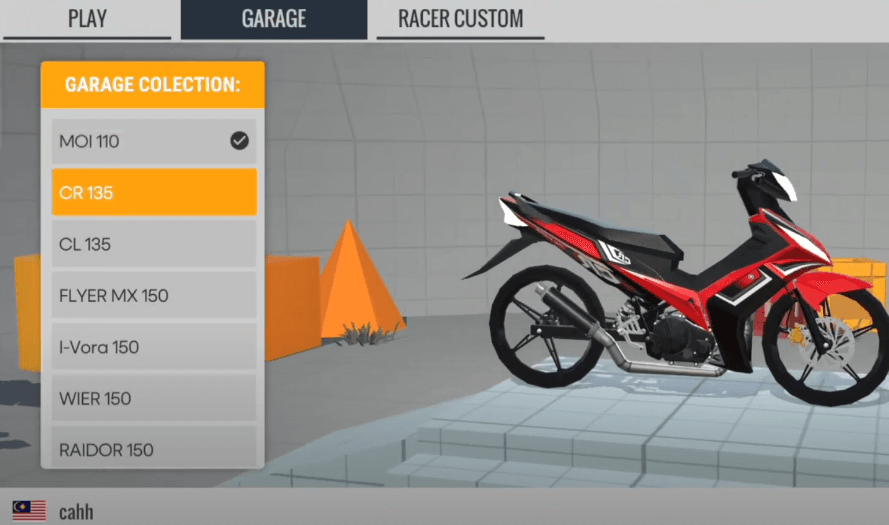889x525 pixels.
Task: Choose the I-Vora 150 entry
Action: (x=153, y=347)
